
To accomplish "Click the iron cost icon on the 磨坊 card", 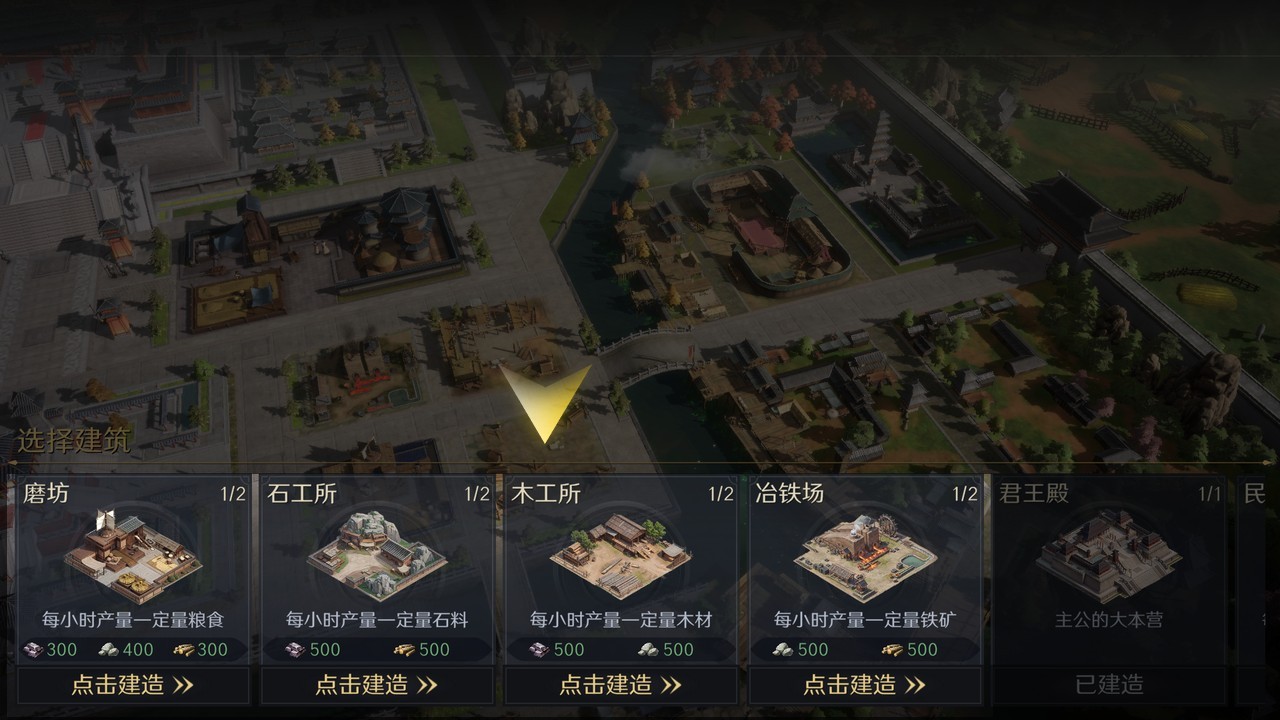I will 34,651.
